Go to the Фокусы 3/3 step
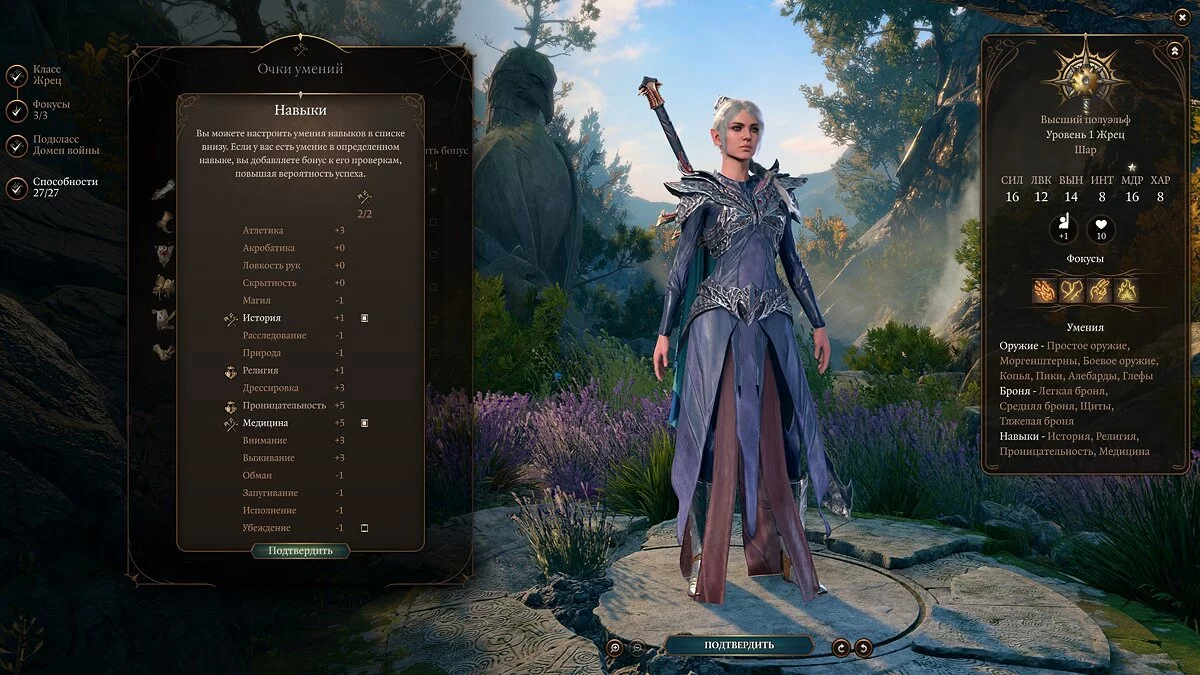Screen dimensions: 1200x675 coord(17,111)
